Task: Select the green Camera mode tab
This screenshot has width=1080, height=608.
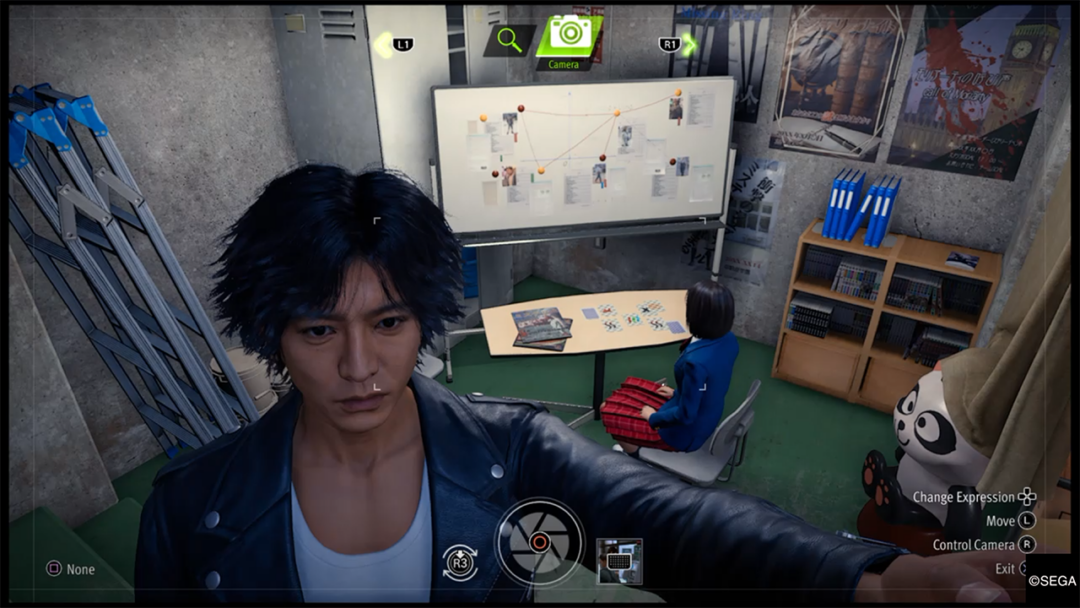Action: point(569,36)
